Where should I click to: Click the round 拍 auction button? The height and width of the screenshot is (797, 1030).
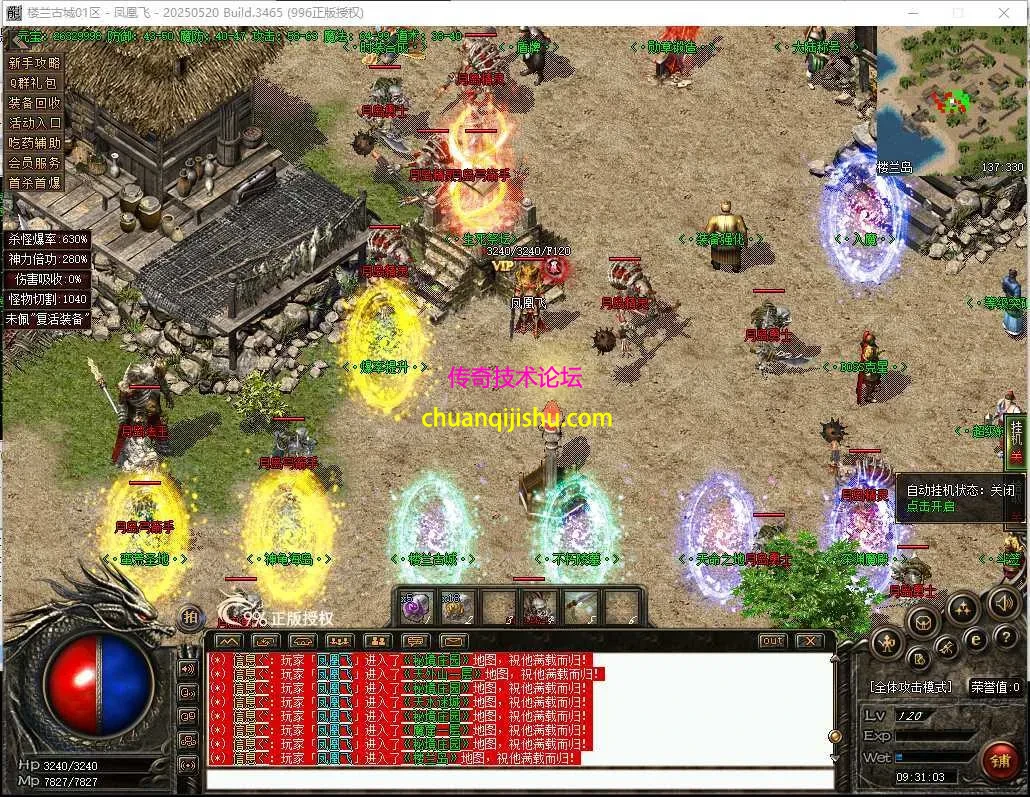[189, 617]
